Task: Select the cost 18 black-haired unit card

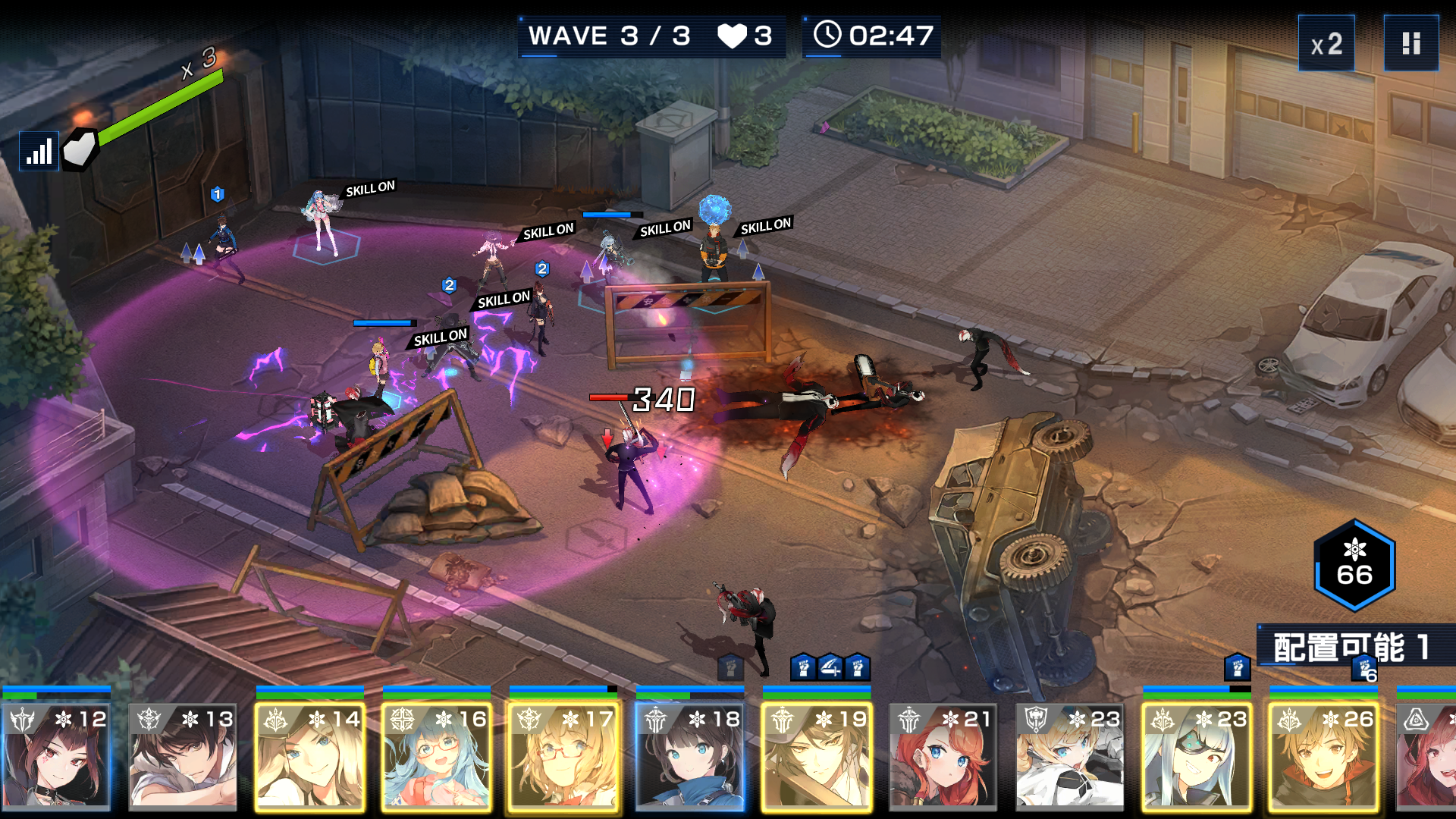Action: point(689,756)
